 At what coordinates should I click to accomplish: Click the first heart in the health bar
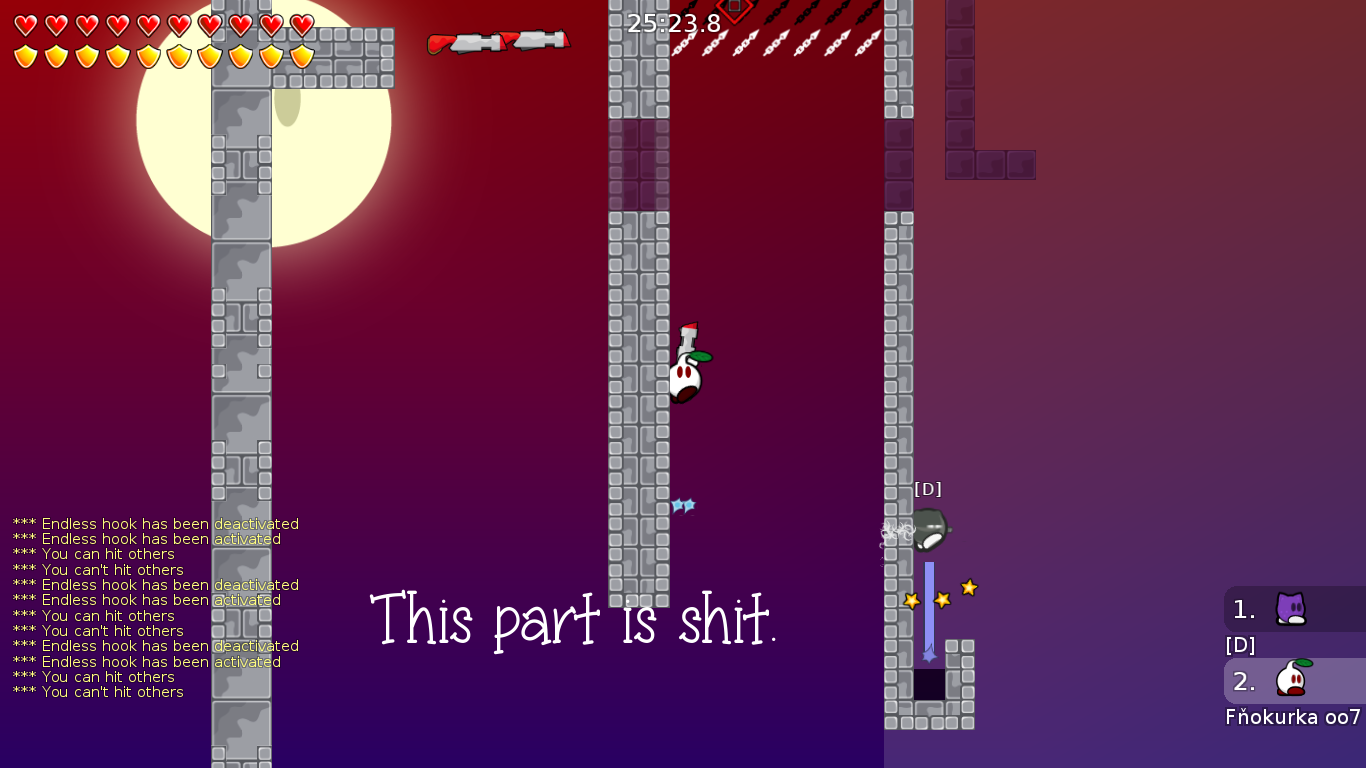[x=27, y=23]
